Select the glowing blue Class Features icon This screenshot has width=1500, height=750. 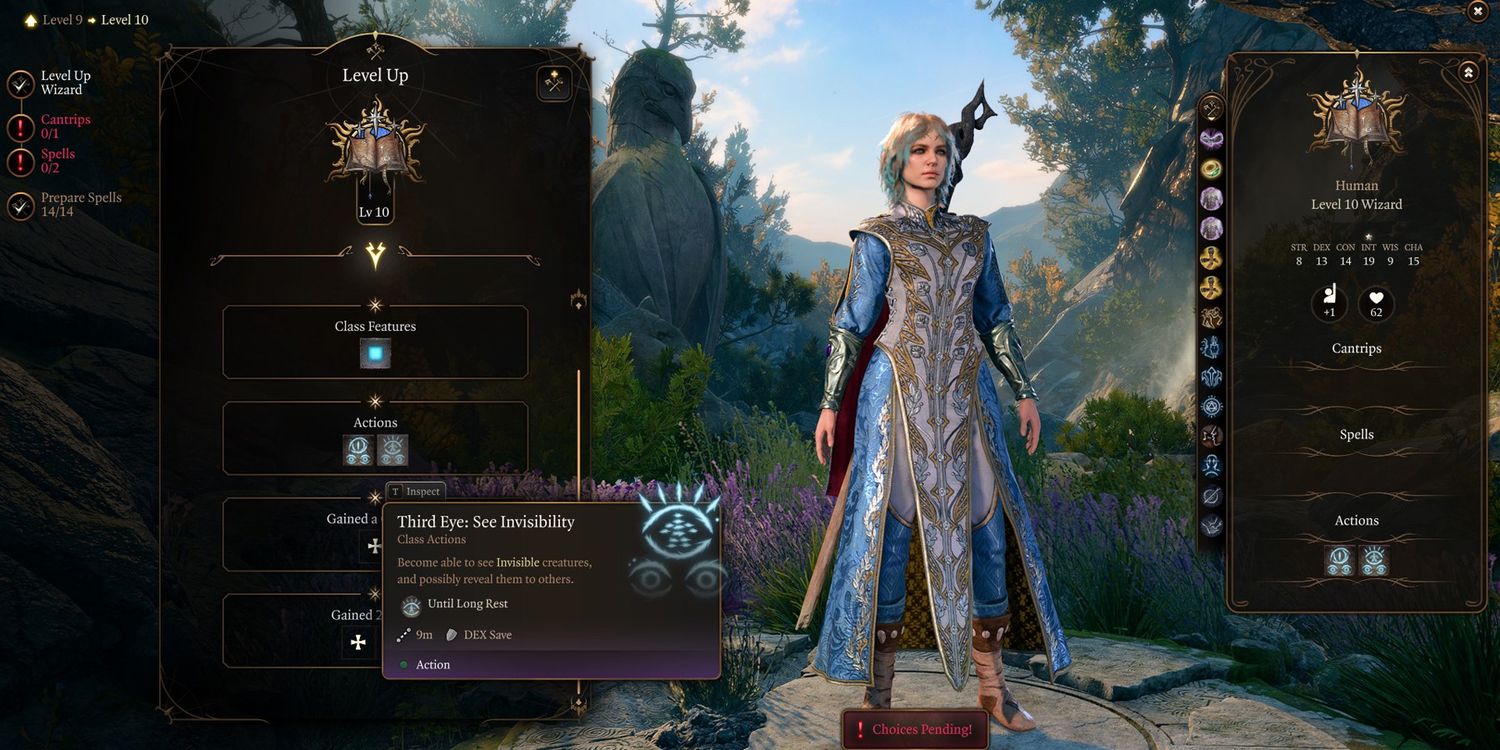[375, 353]
